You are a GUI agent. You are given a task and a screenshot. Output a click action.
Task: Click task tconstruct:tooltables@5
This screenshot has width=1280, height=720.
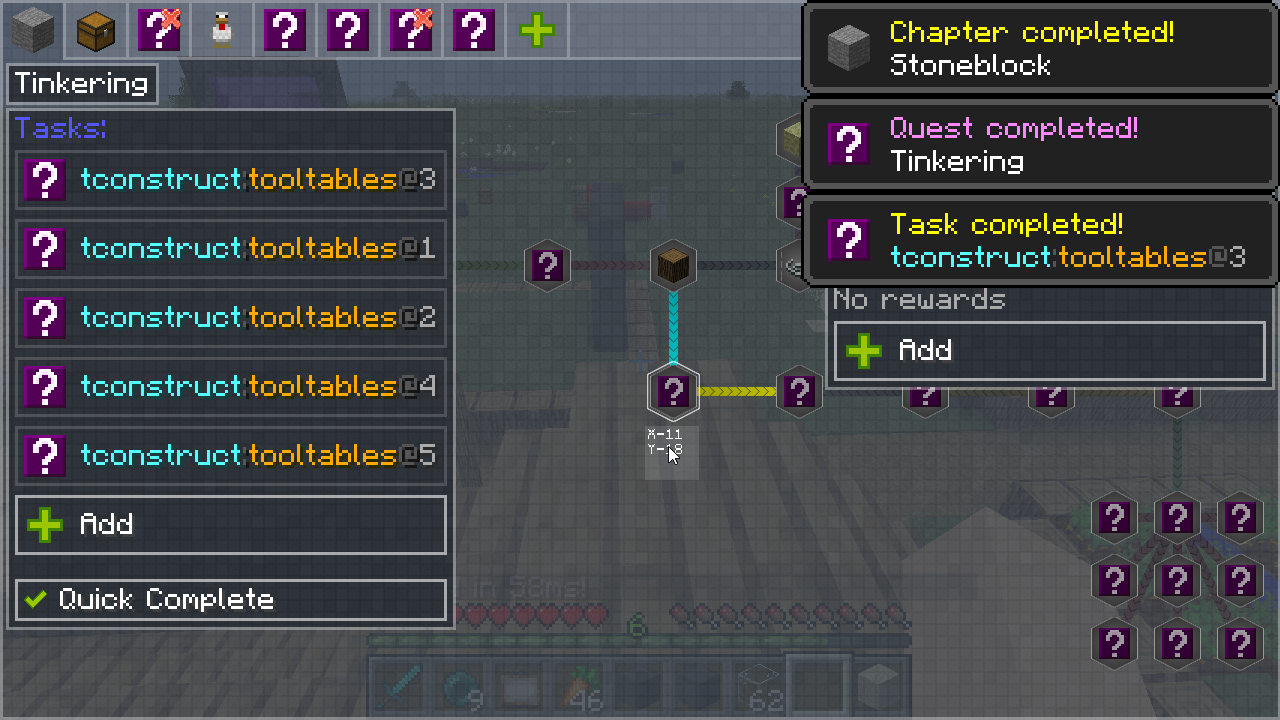click(231, 455)
